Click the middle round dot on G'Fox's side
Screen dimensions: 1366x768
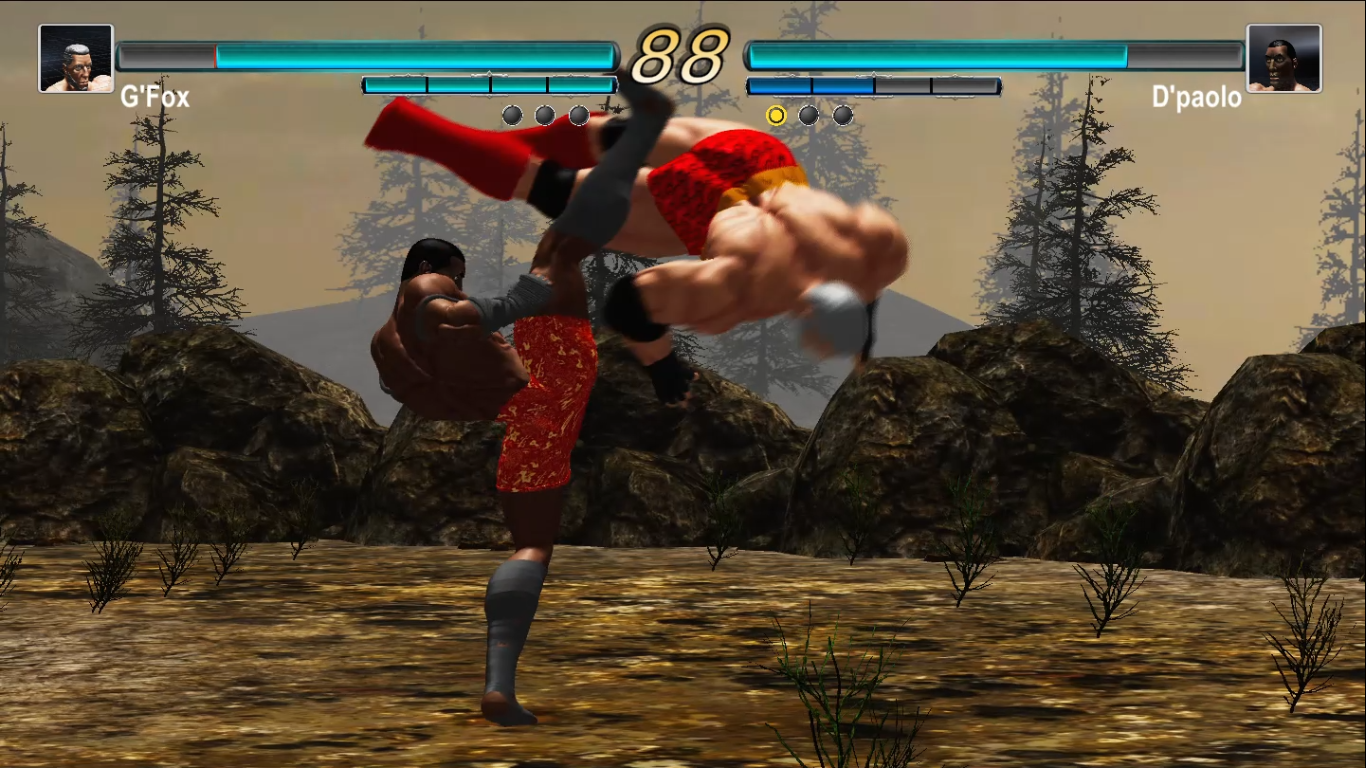(x=544, y=115)
